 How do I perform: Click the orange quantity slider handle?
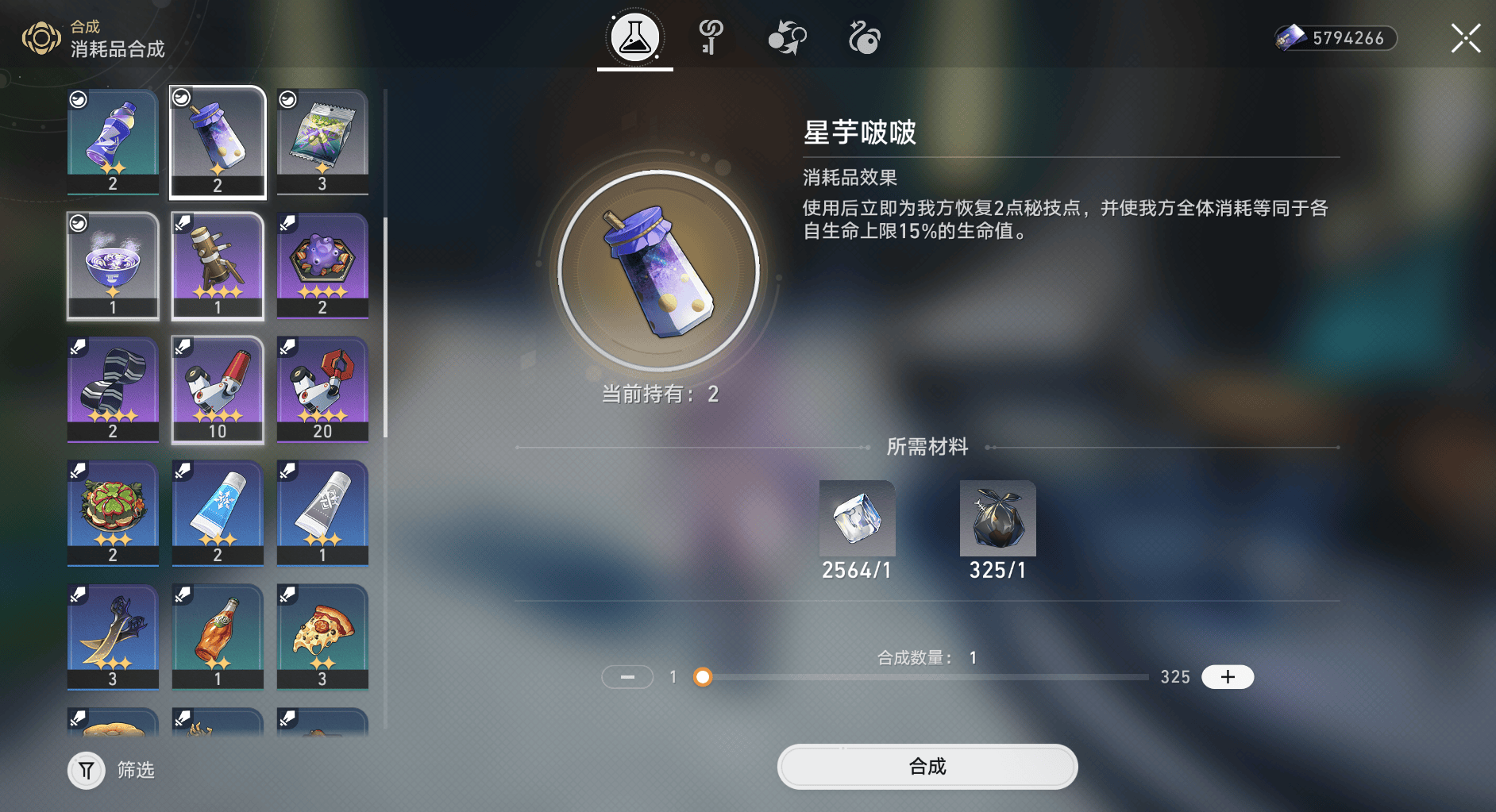pos(703,677)
